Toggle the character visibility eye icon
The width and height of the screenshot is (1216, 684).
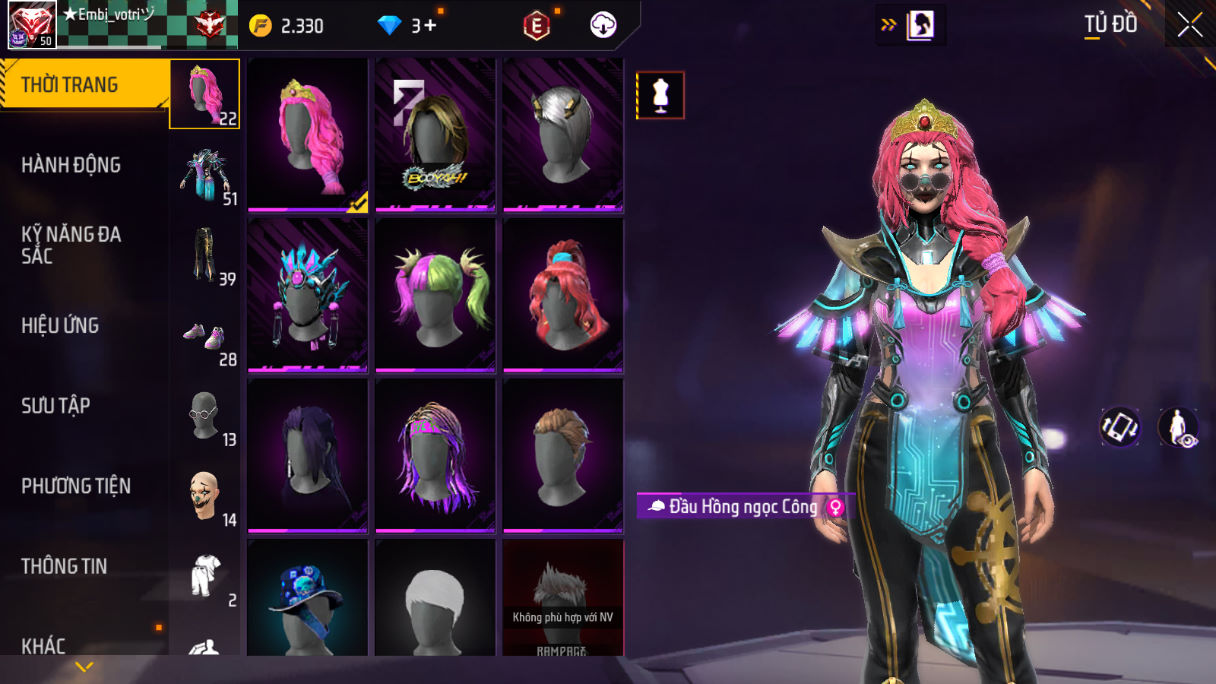(x=1178, y=427)
